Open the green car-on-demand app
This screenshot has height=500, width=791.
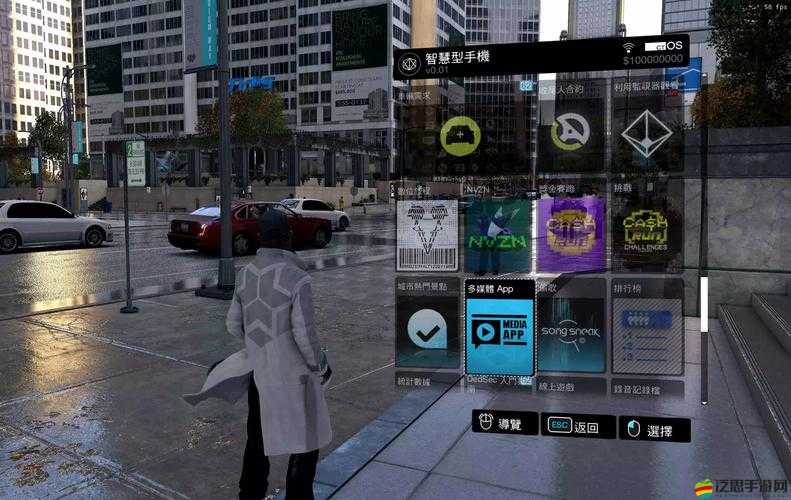460,134
